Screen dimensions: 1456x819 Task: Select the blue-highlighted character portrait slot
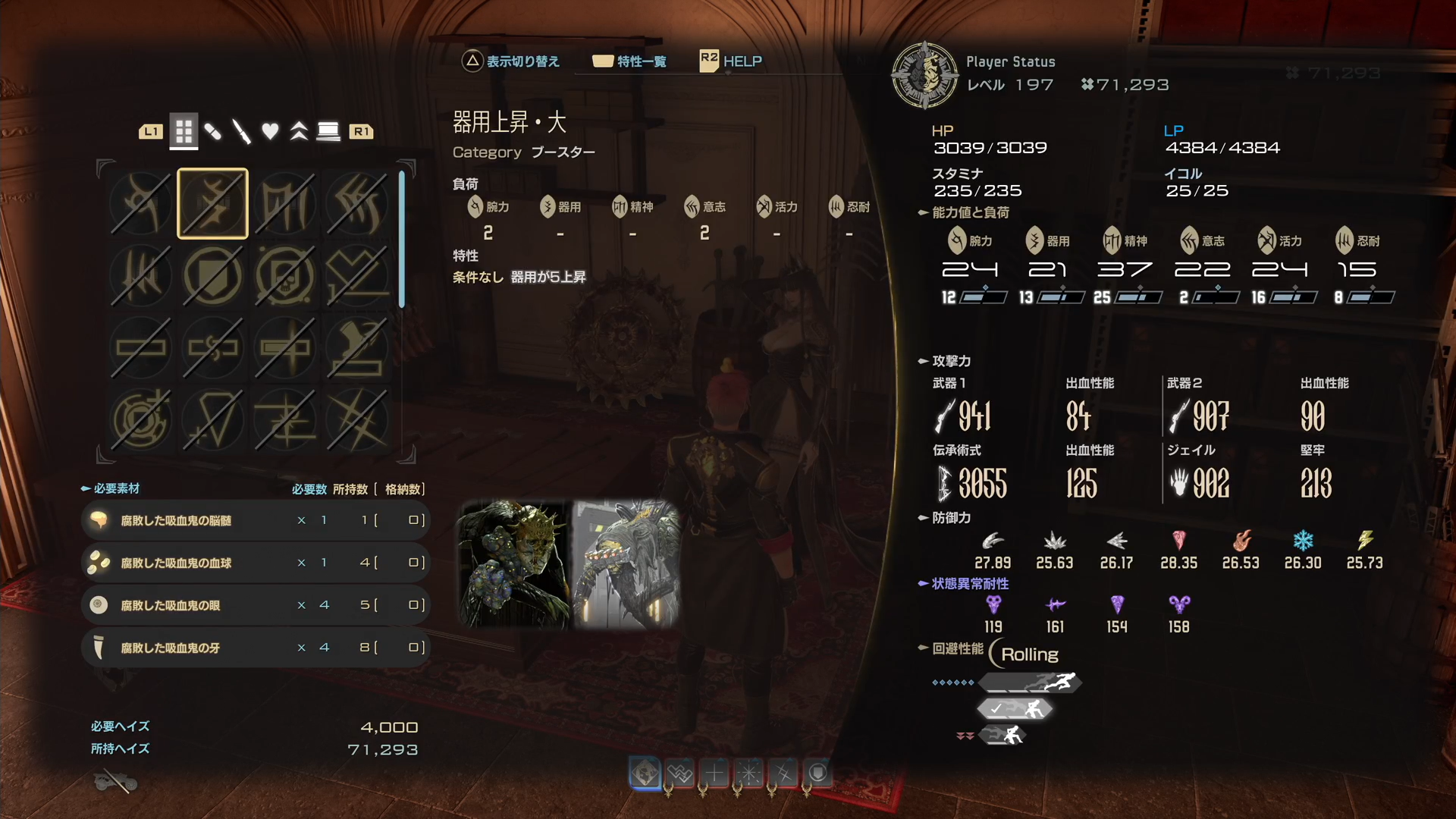(x=645, y=773)
